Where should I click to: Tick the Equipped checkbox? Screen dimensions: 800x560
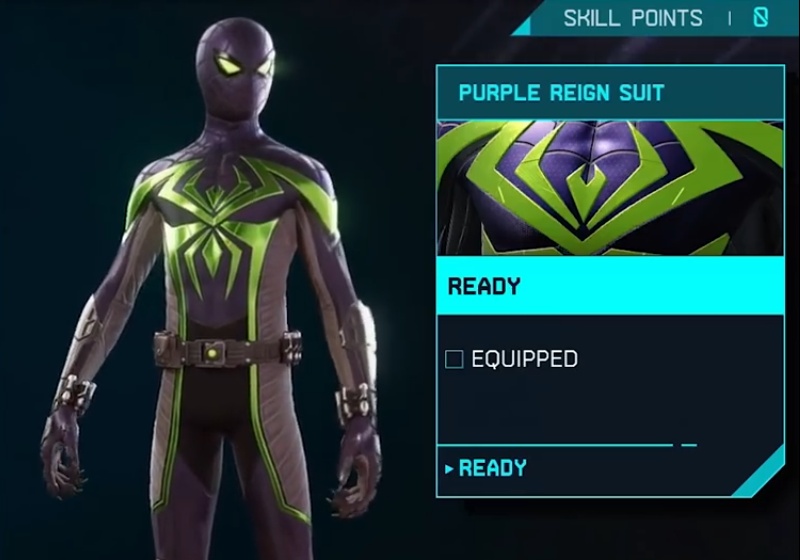click(x=454, y=359)
